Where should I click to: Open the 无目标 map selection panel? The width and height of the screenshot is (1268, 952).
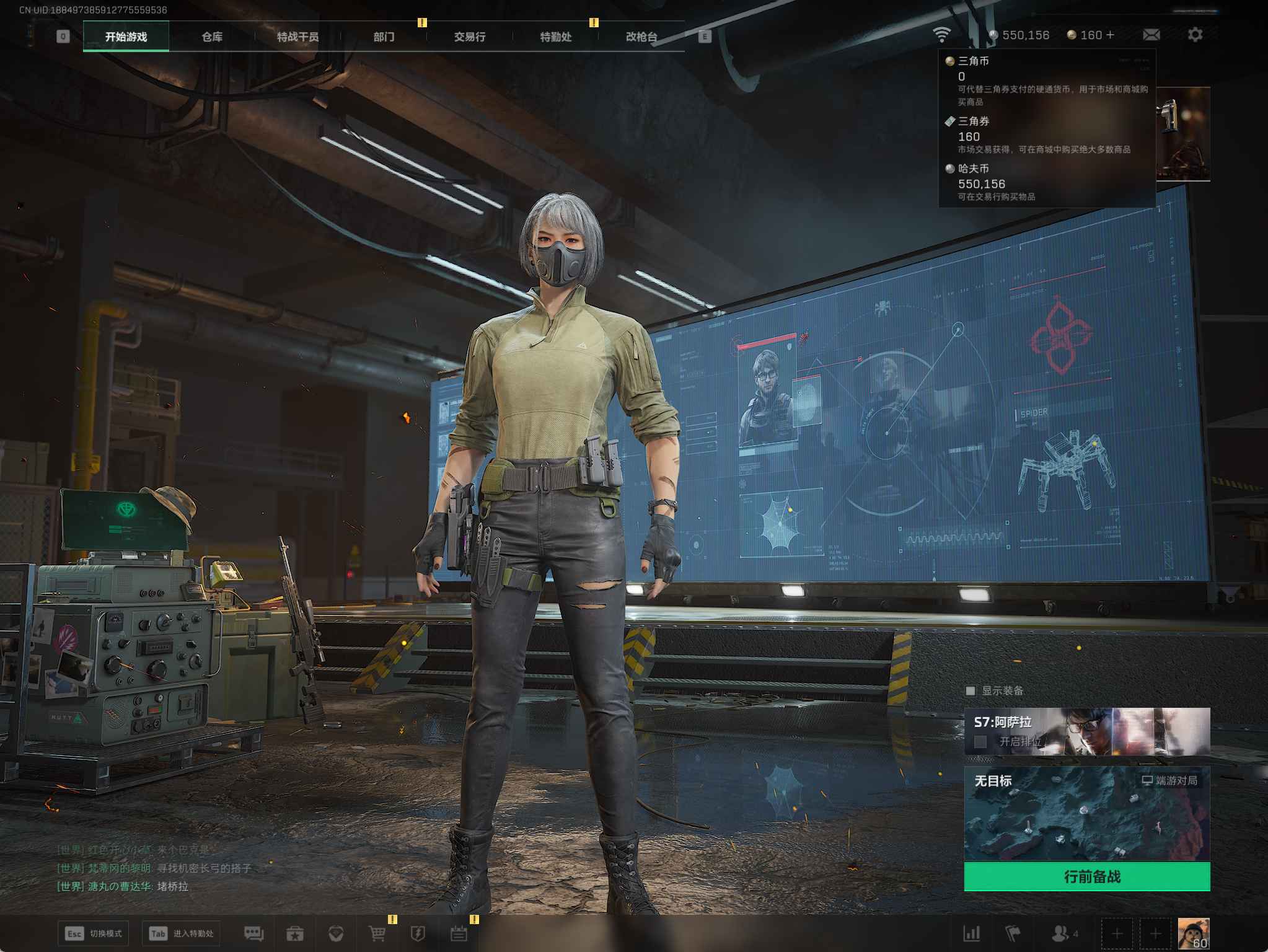1086,813
